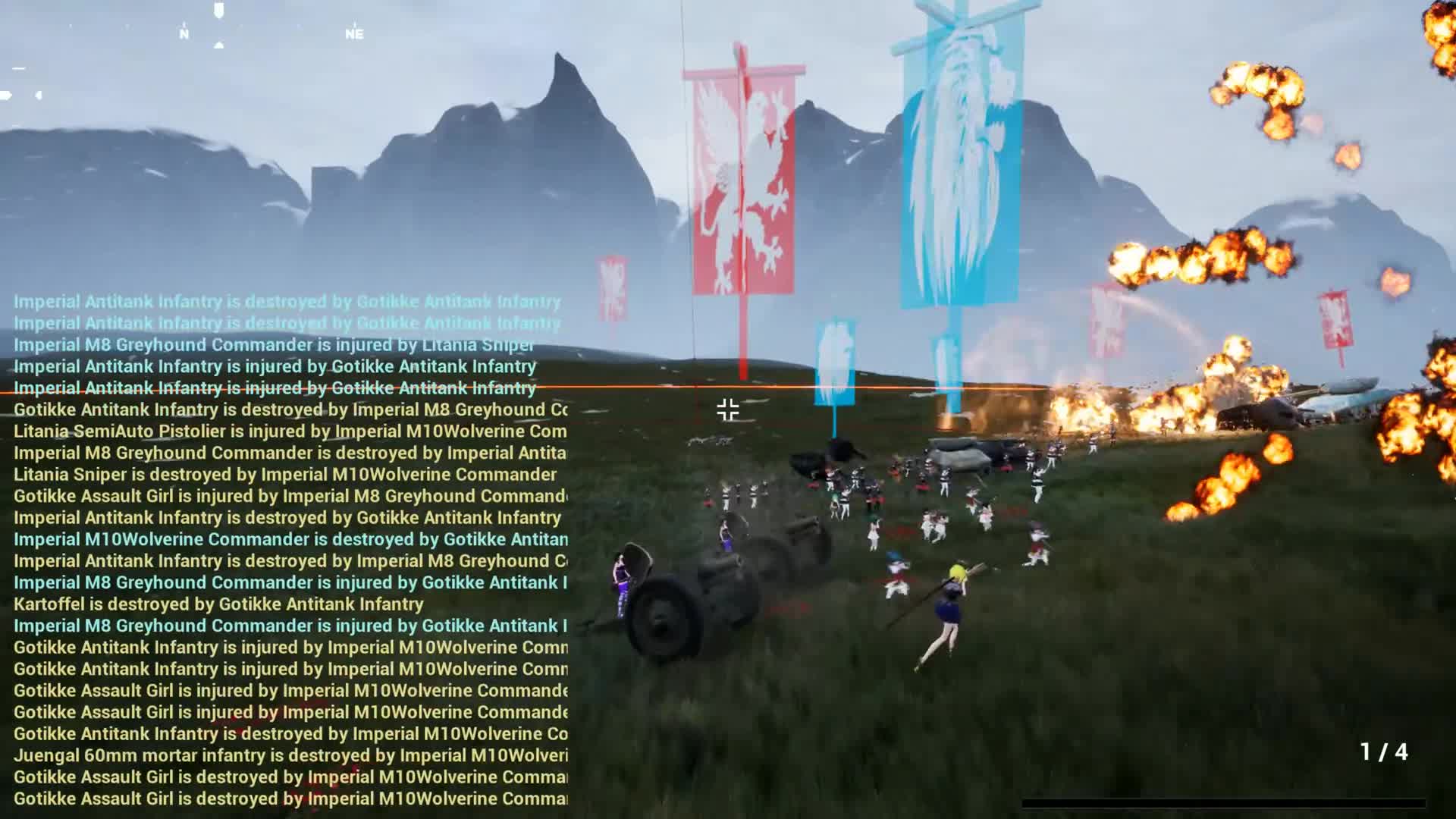
Task: Click the bottommost Gotikke Assault Girl destroyed entry
Action: coord(288,799)
